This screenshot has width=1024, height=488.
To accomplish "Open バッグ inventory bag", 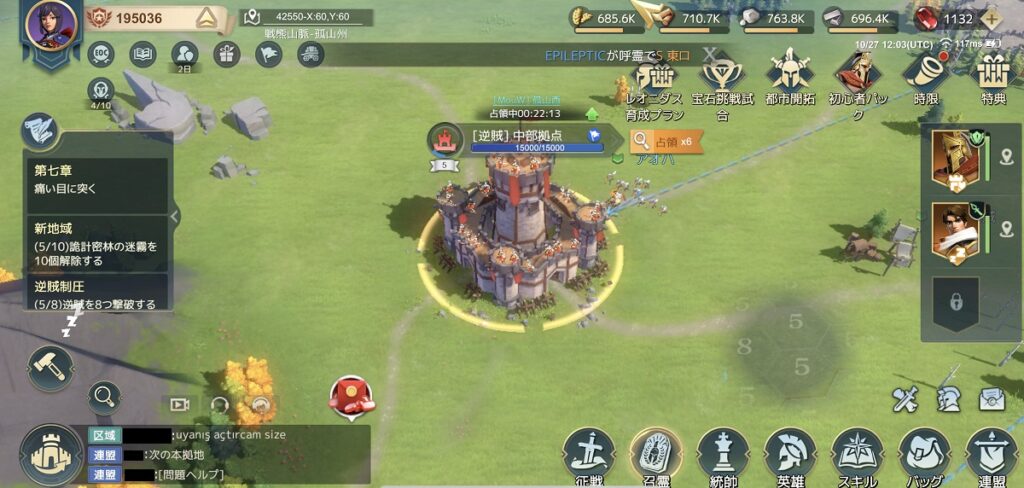I will tap(924, 452).
